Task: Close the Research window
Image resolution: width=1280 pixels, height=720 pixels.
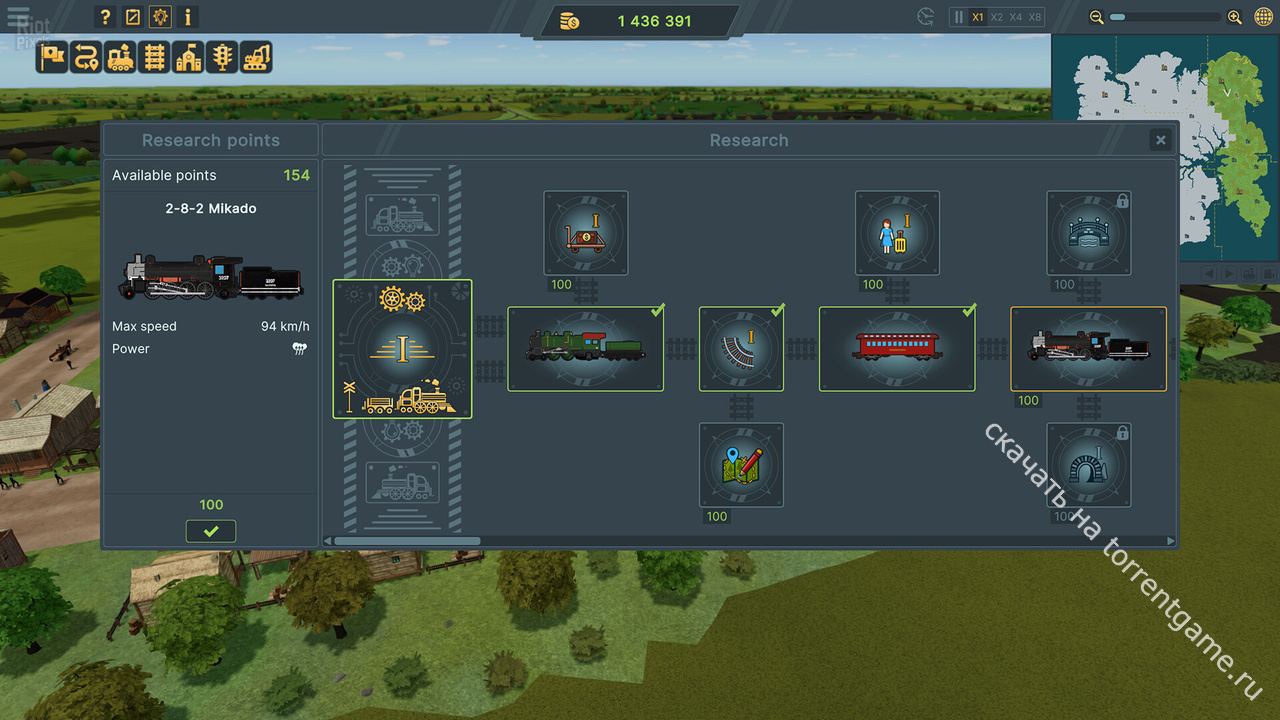Action: pos(1160,141)
